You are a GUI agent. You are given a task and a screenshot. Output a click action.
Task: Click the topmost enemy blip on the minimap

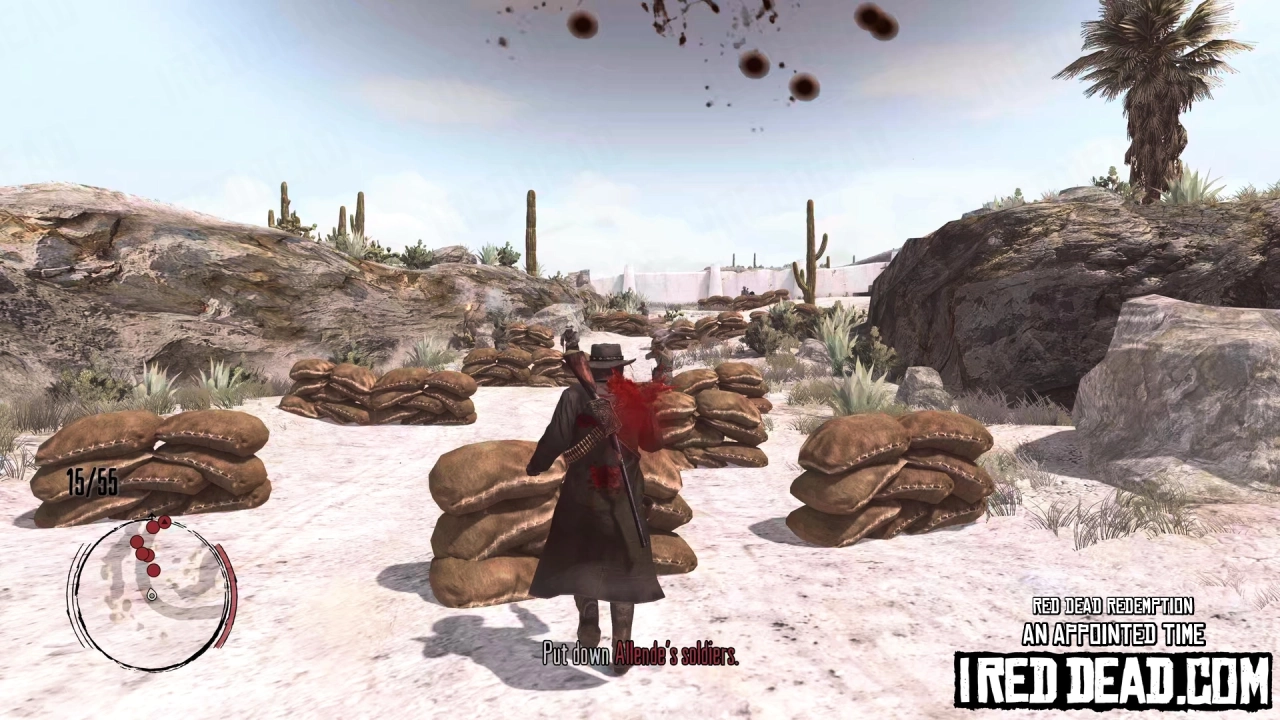point(153,526)
